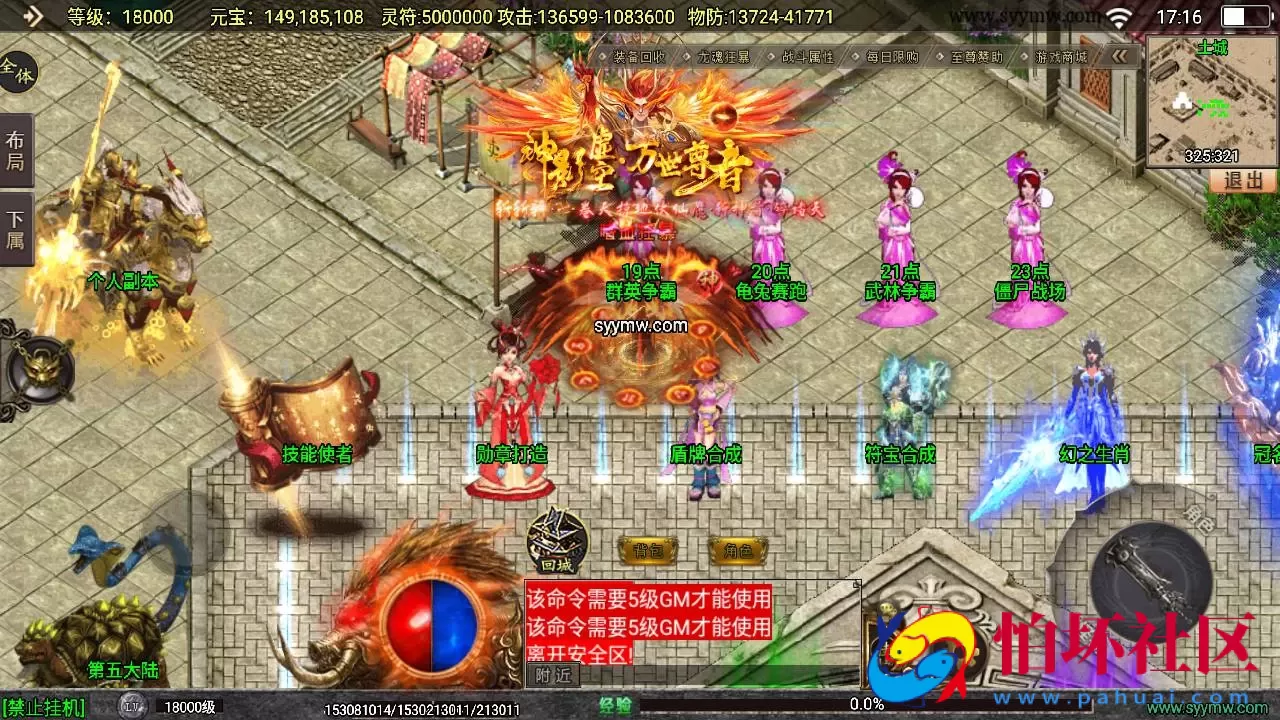This screenshot has width=1280, height=720.
Task: Open the 游戏商城 game store
Action: click(x=1061, y=57)
